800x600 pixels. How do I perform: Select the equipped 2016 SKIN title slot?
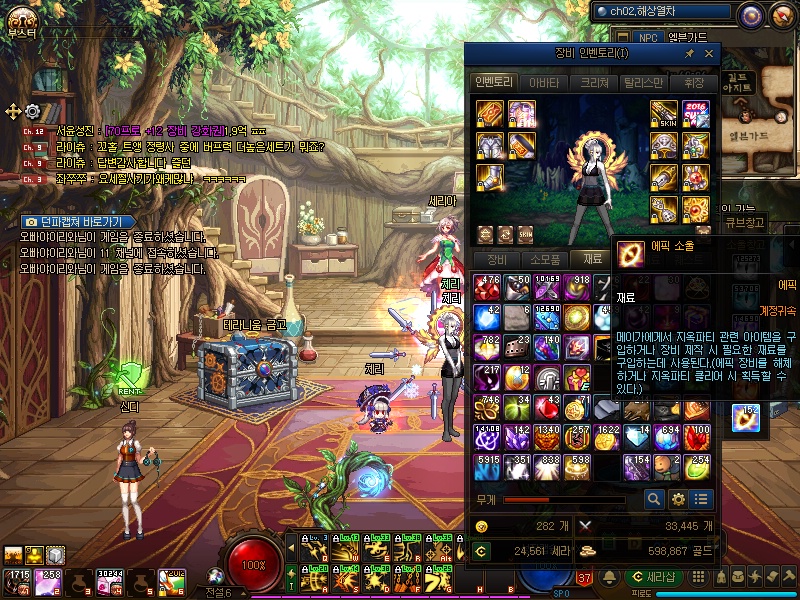click(695, 114)
